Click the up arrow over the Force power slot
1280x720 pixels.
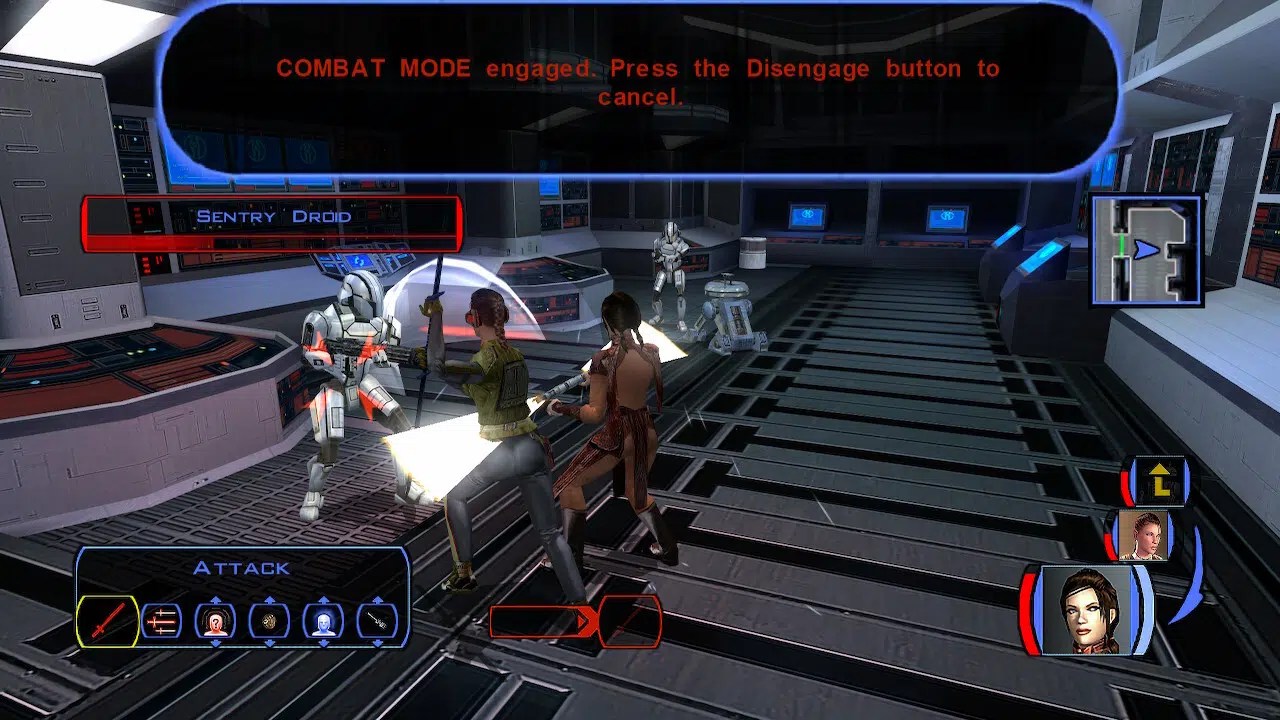(x=216, y=598)
